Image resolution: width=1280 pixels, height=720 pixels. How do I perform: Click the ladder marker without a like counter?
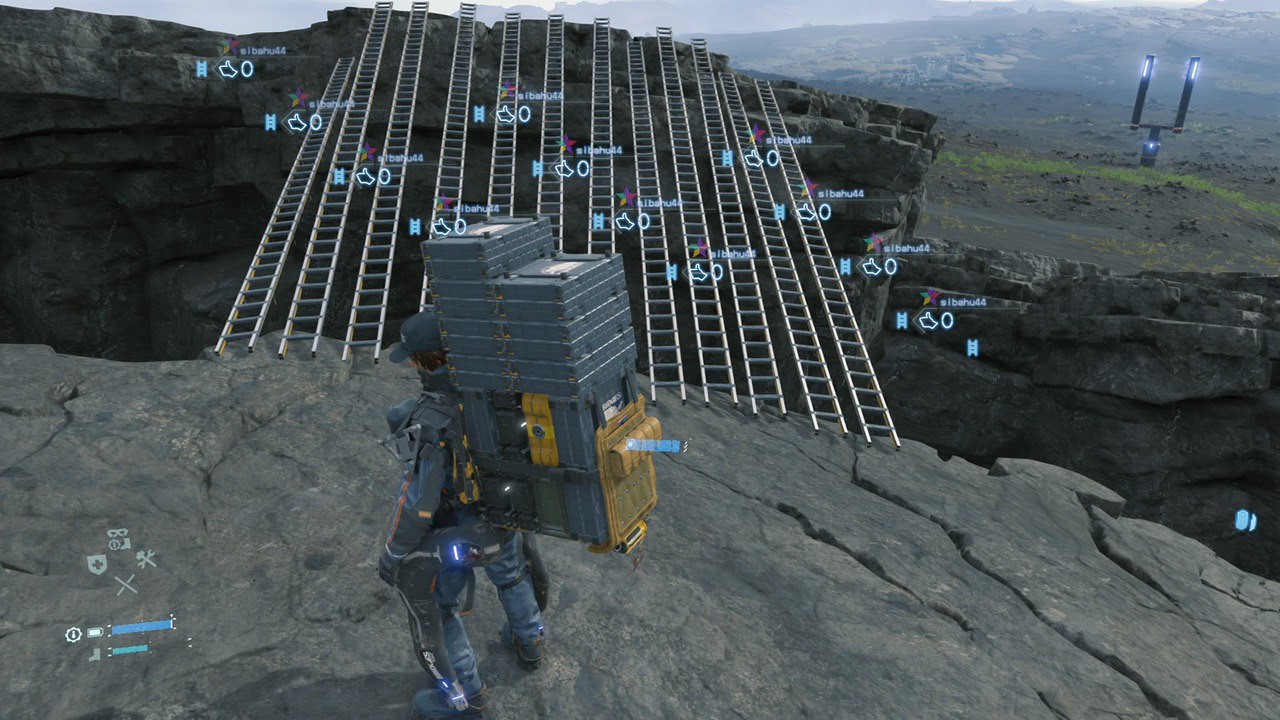(x=971, y=347)
